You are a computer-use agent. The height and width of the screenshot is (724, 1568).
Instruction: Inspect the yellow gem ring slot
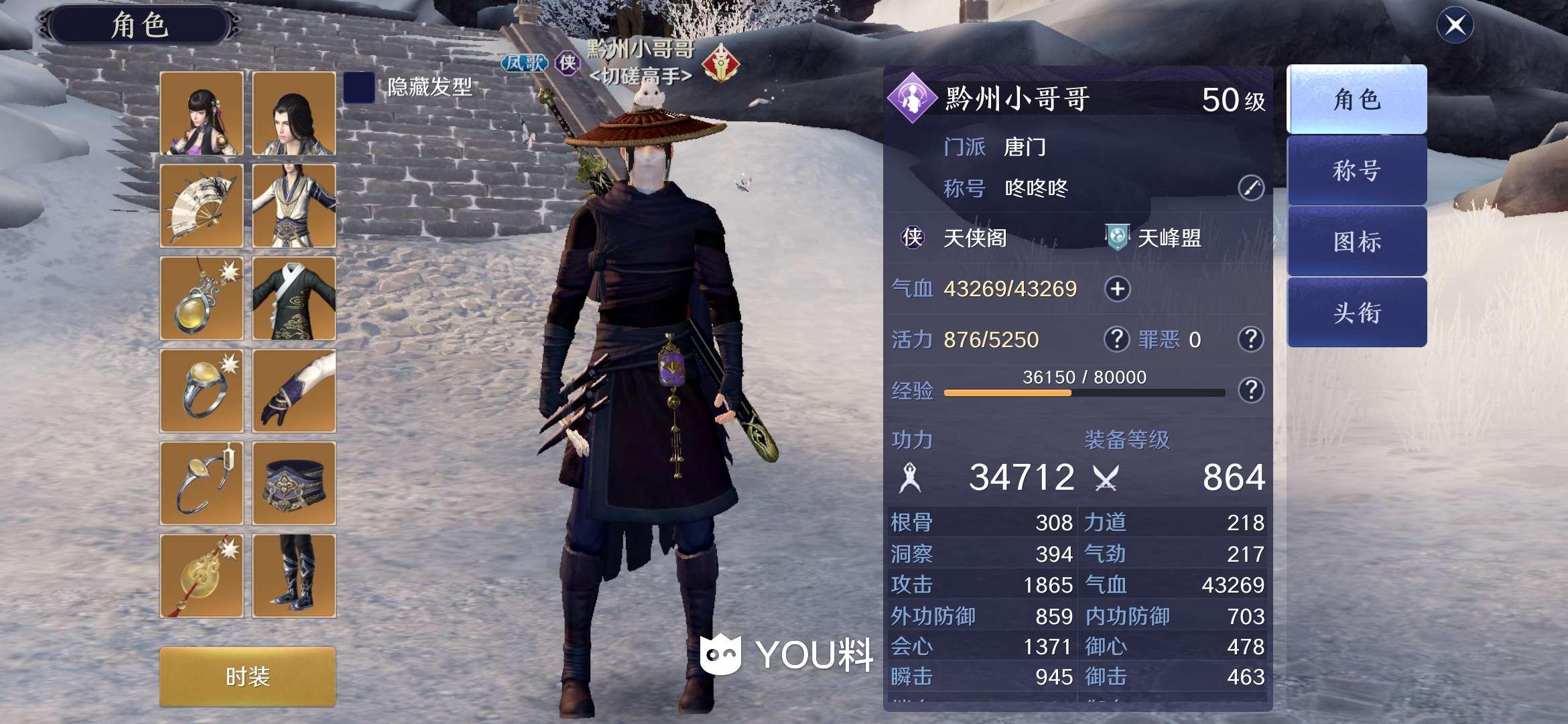(x=202, y=391)
